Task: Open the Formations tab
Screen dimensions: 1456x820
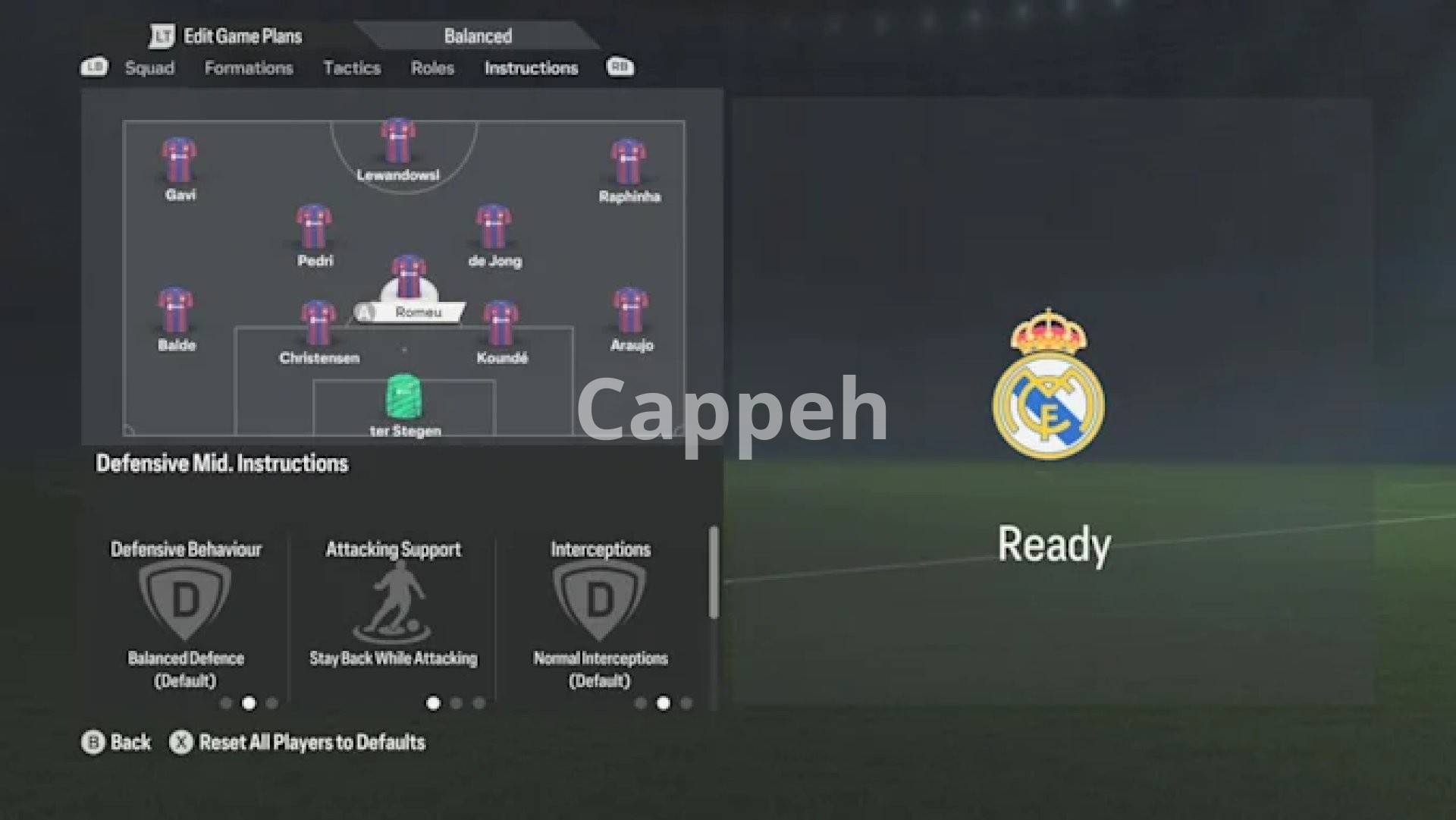Action: (x=249, y=68)
